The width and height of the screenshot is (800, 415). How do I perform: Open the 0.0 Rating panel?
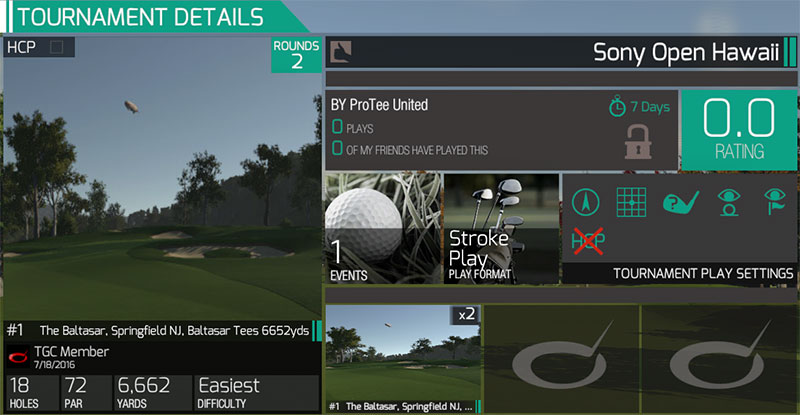point(739,129)
